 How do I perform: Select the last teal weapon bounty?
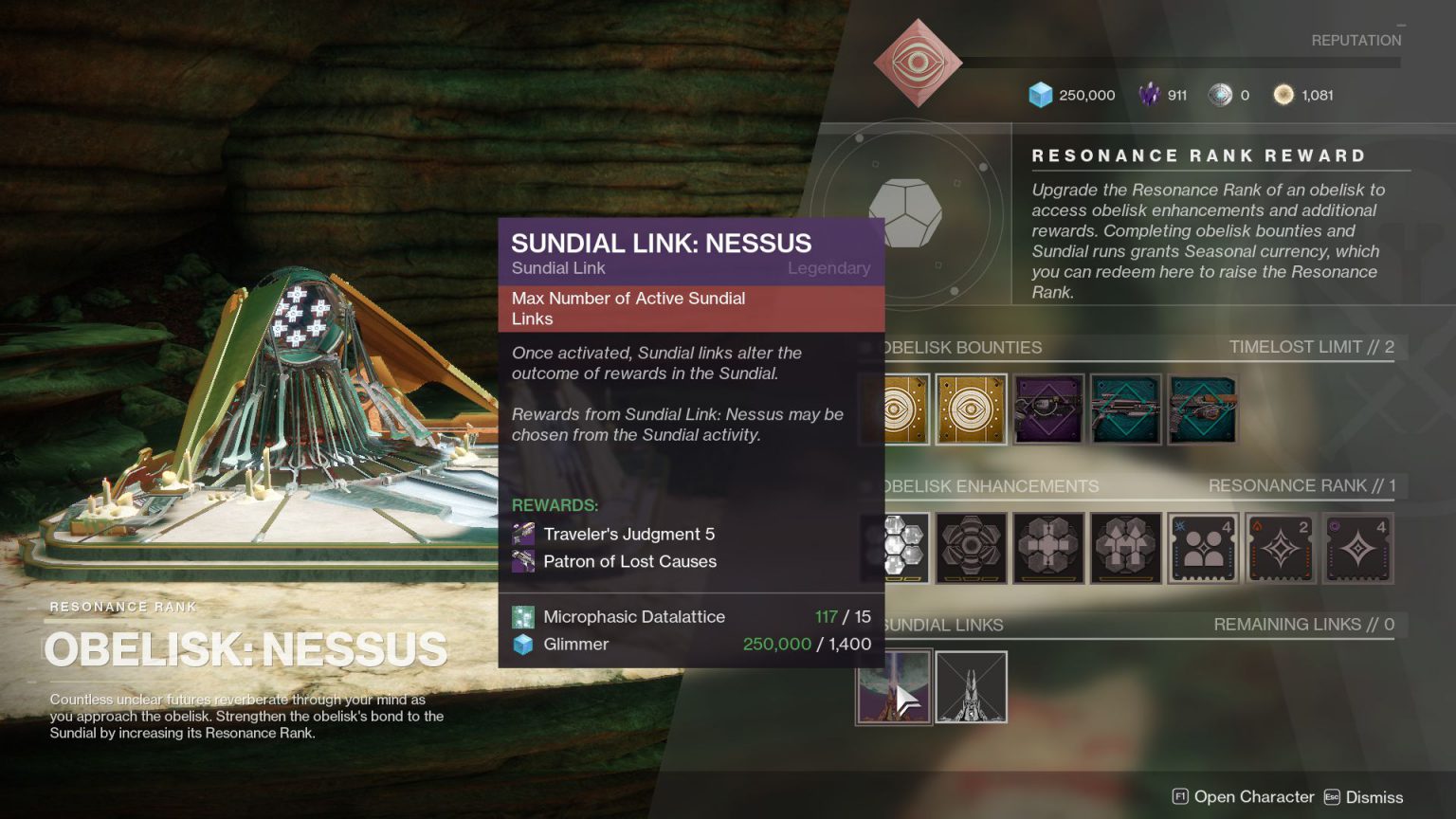(x=1202, y=410)
